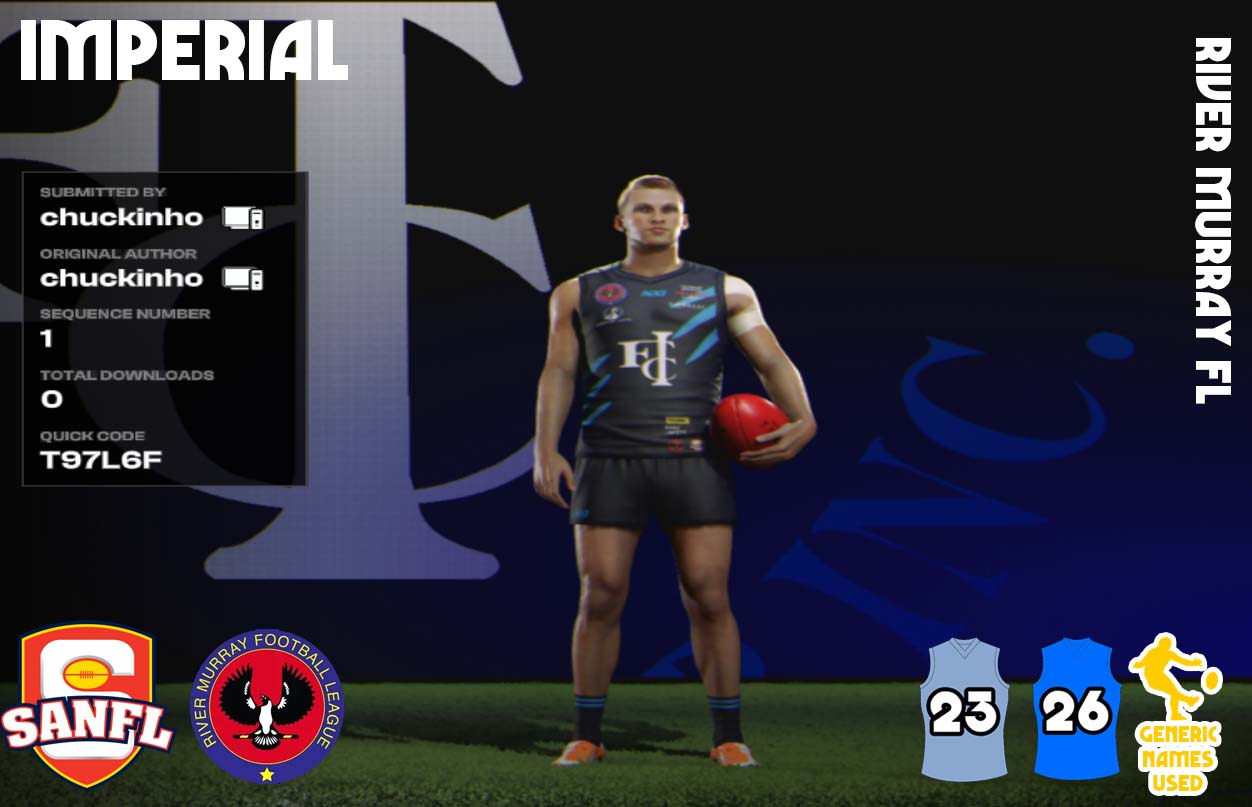Select the quick code T97L6F
This screenshot has height=807, width=1252.
click(101, 460)
